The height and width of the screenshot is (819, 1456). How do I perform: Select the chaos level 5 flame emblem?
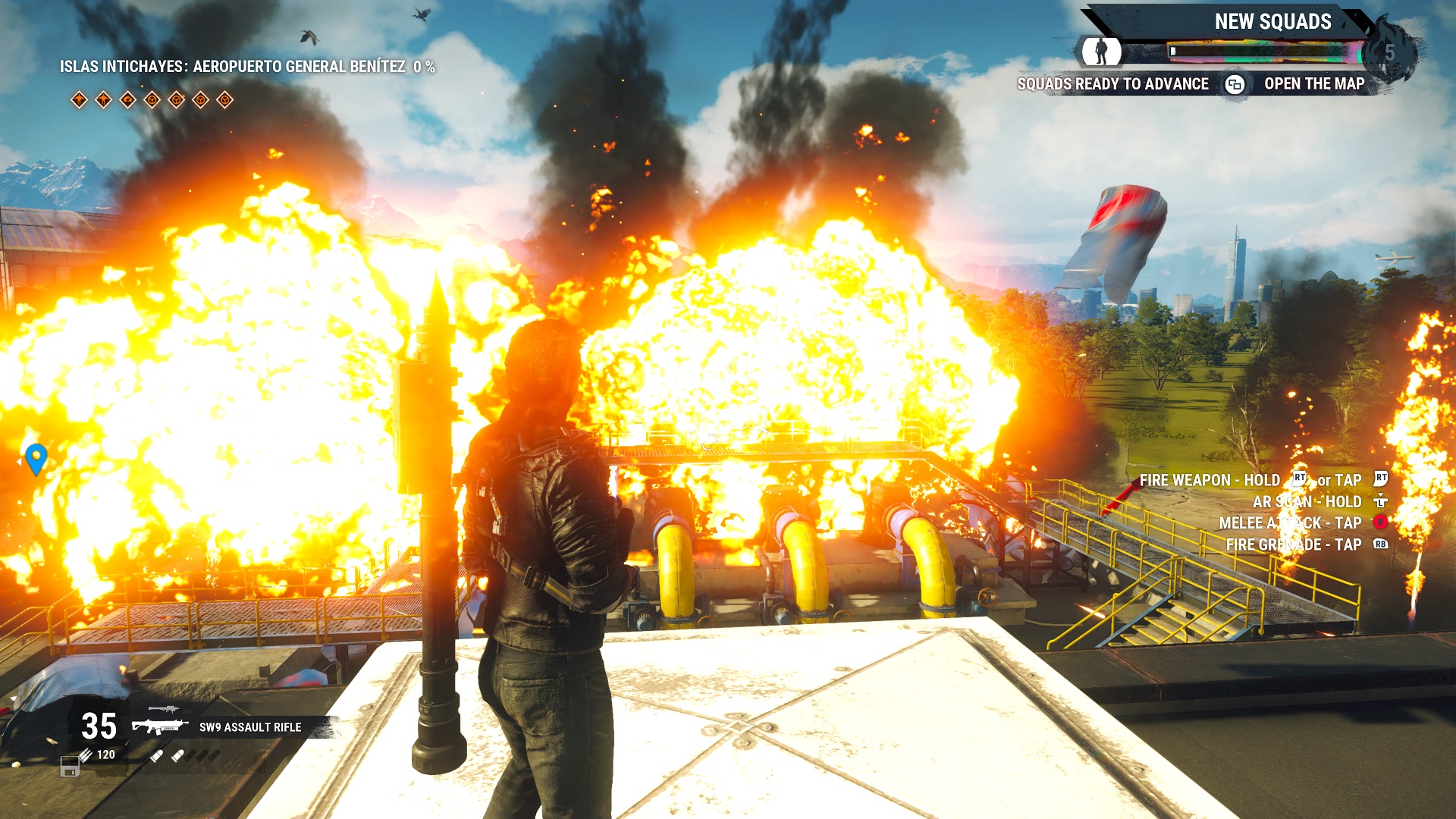pyautogui.click(x=1389, y=52)
